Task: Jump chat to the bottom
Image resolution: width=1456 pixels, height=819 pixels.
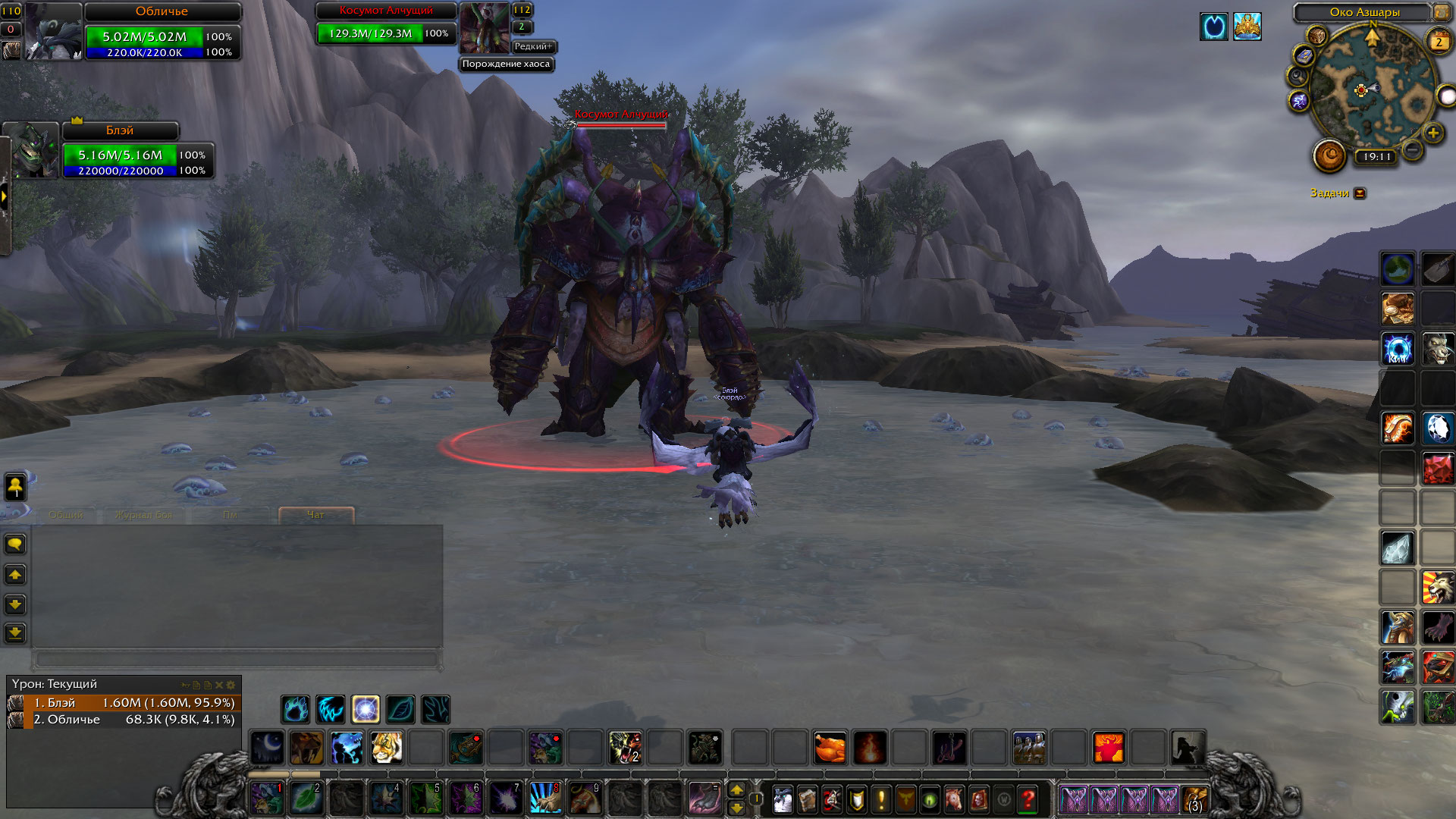Action: pyautogui.click(x=15, y=632)
